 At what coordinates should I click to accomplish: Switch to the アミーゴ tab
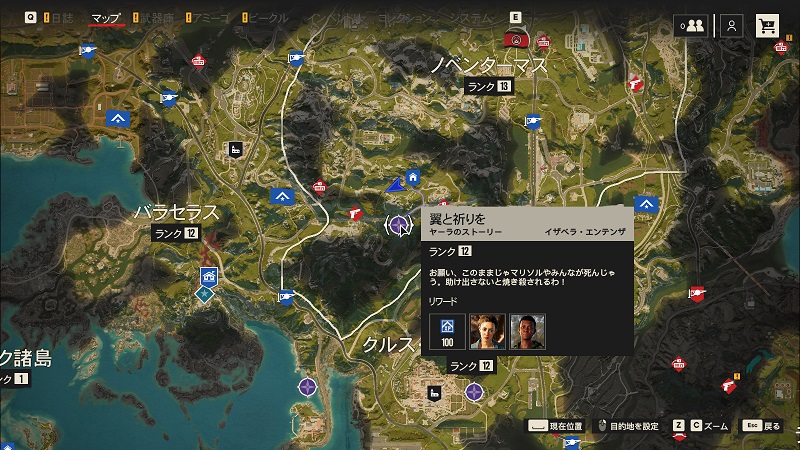[215, 18]
